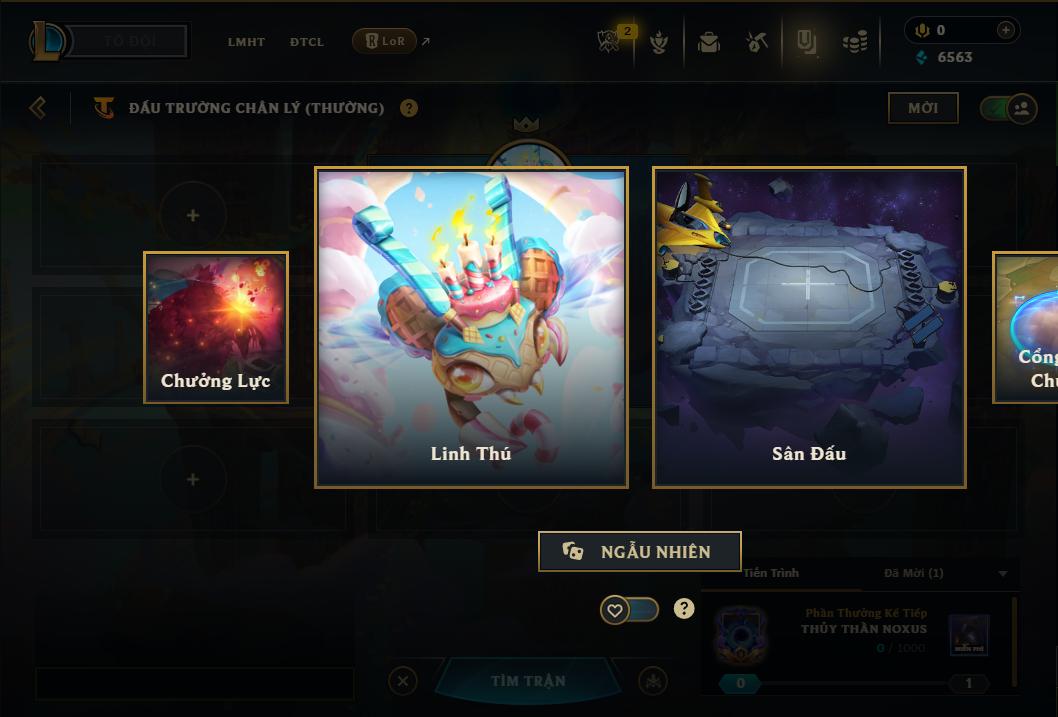The height and width of the screenshot is (717, 1058).
Task: Click the MỜI invite button
Action: [x=923, y=108]
